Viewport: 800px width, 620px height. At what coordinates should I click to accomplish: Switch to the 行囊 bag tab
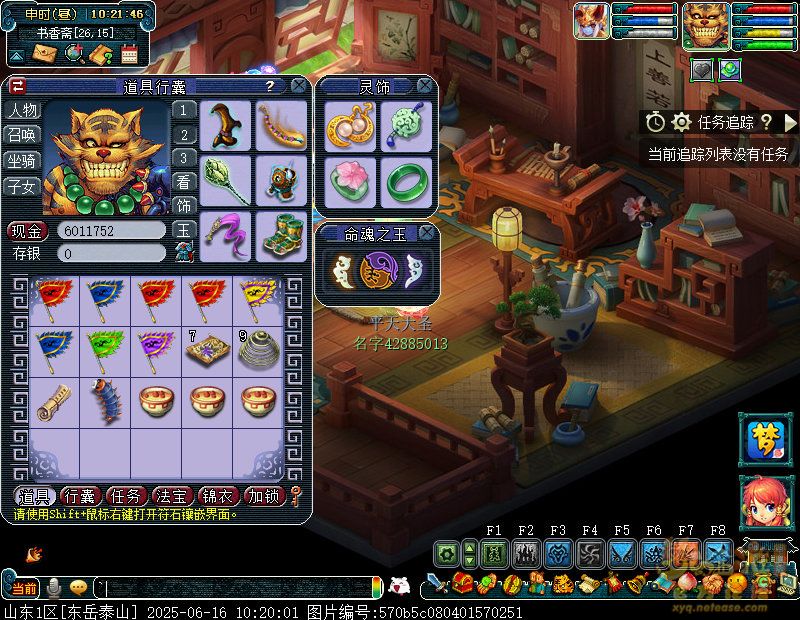pos(79,496)
